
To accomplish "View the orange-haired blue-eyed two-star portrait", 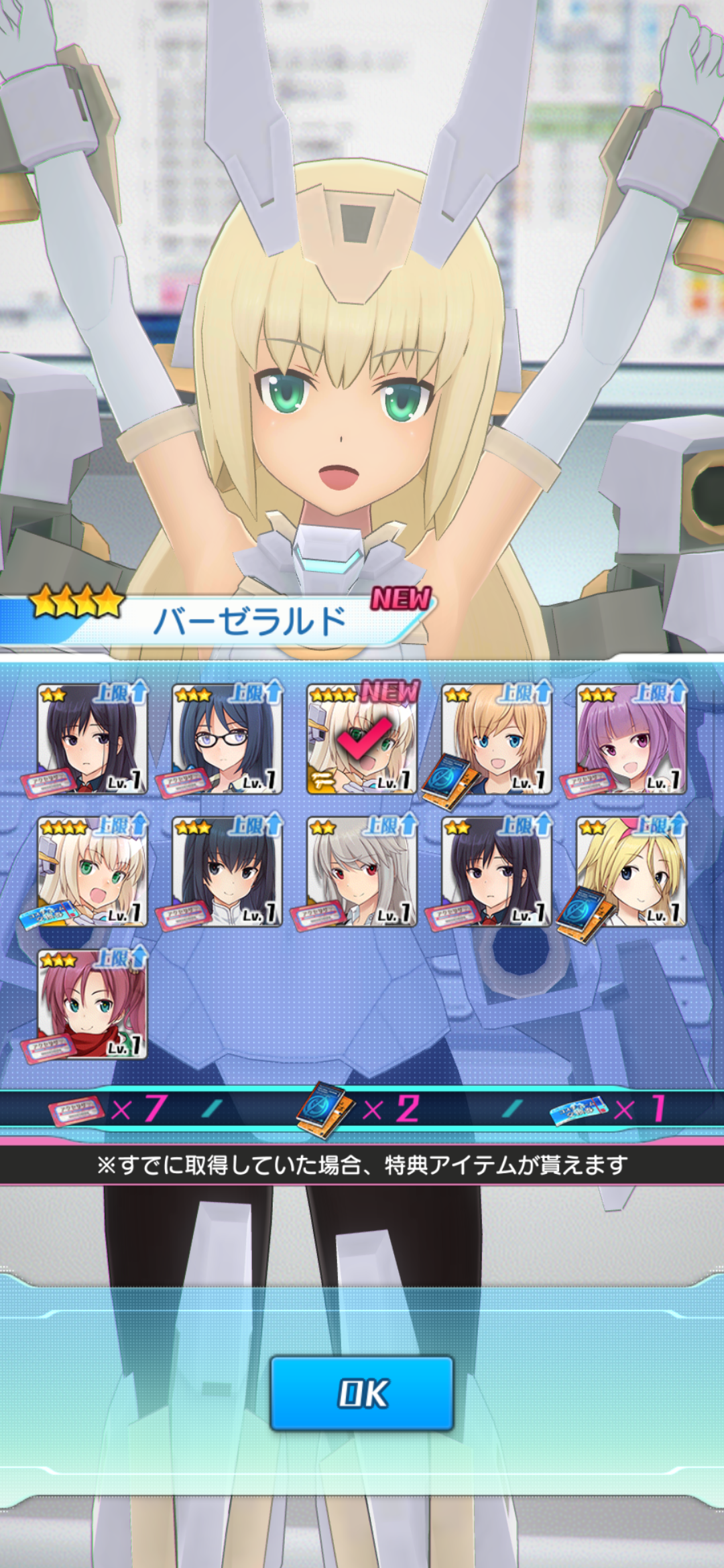I will coord(497,739).
